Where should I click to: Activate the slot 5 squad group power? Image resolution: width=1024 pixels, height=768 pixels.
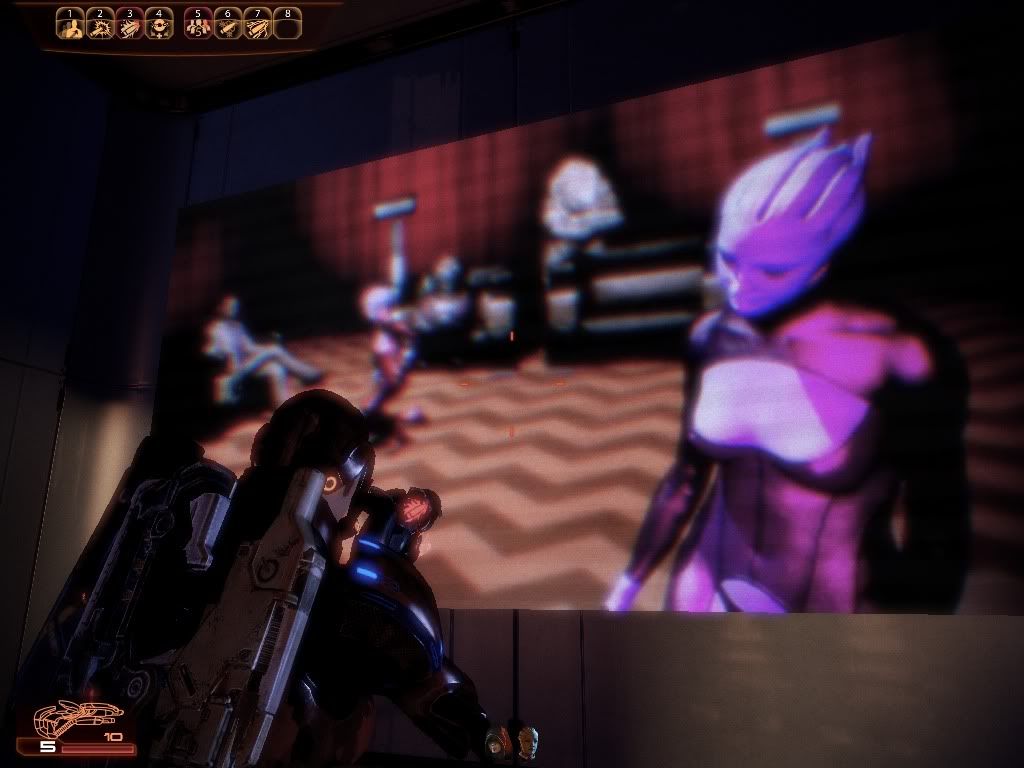tap(198, 27)
